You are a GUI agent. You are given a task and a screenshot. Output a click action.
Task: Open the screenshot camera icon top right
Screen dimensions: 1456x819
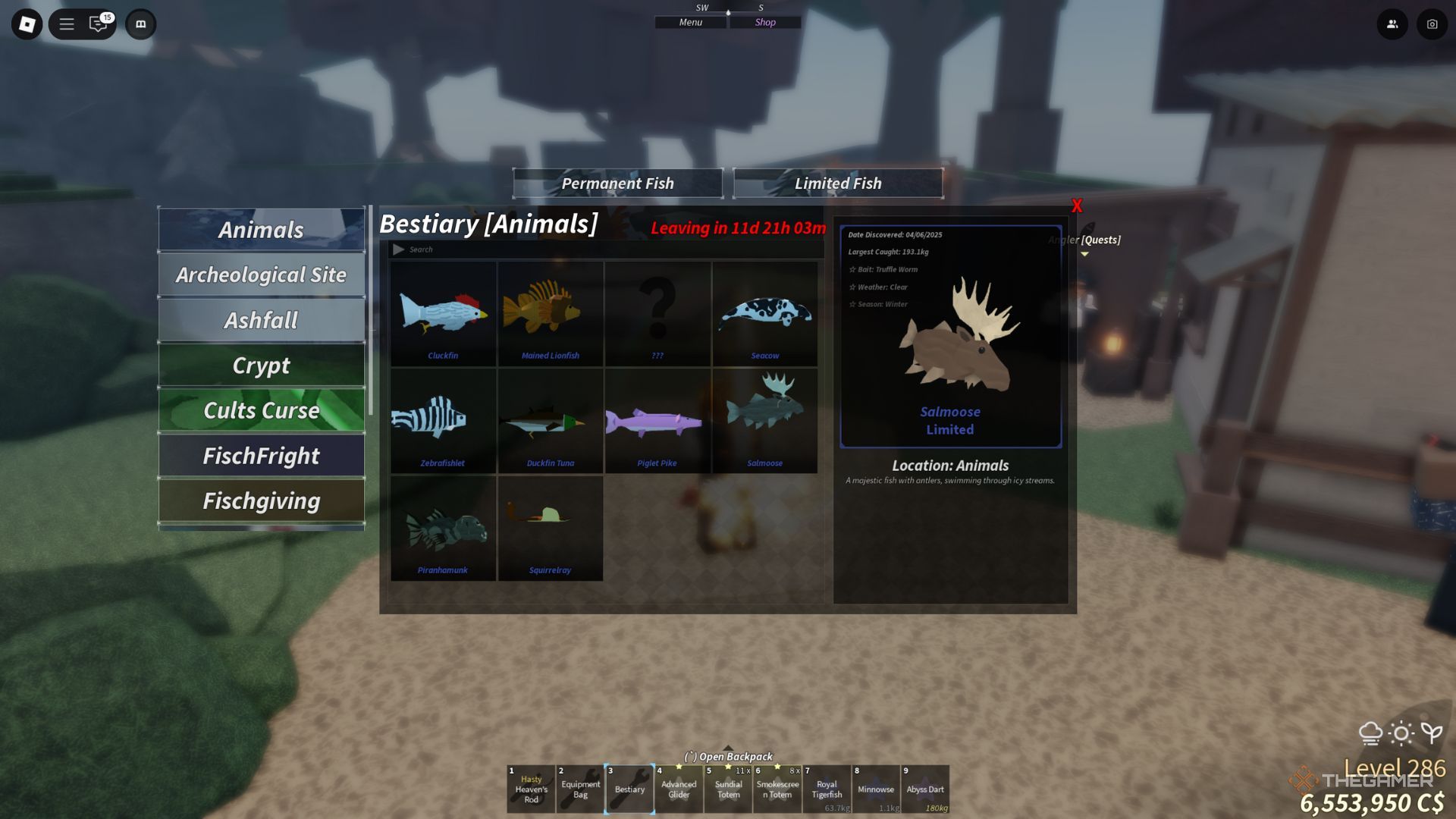point(1431,24)
